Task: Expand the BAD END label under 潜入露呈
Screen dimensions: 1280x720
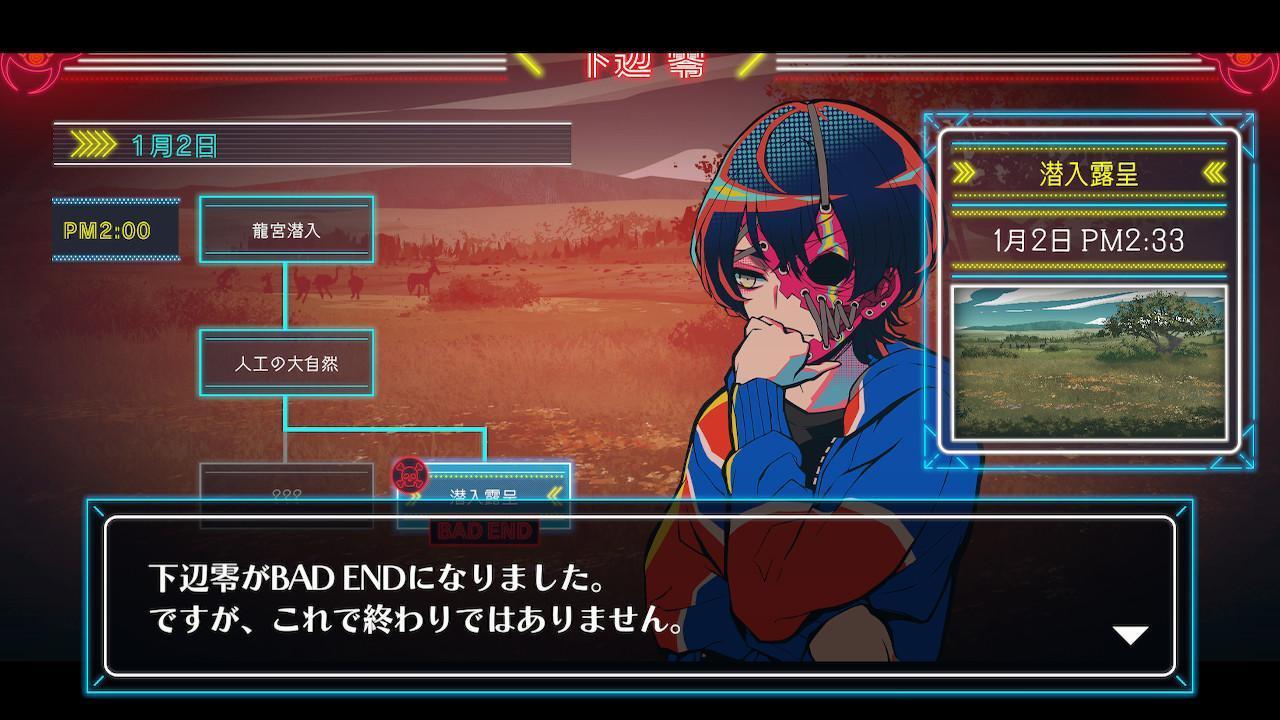Action: point(486,531)
